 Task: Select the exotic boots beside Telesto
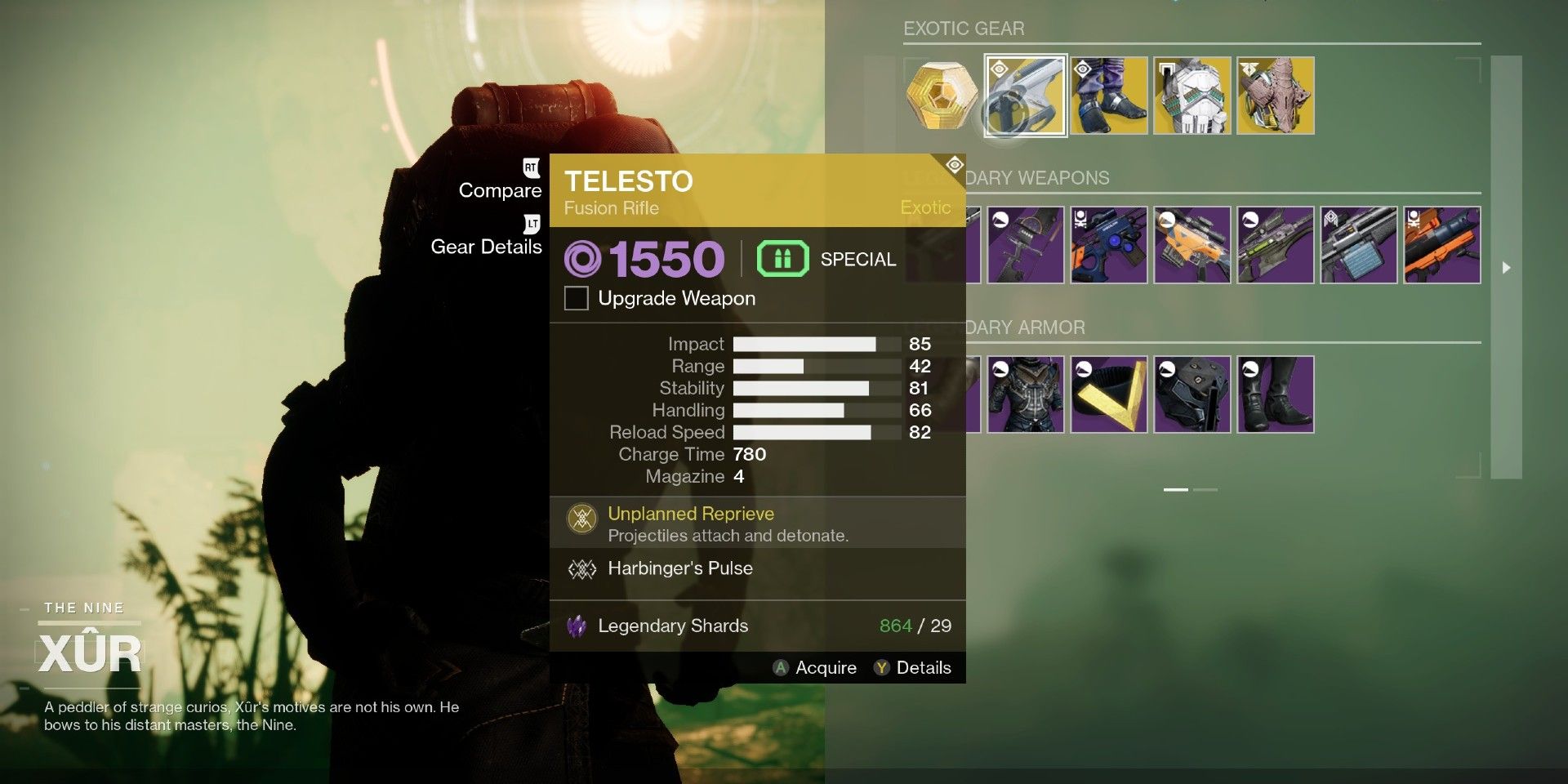[x=1109, y=95]
